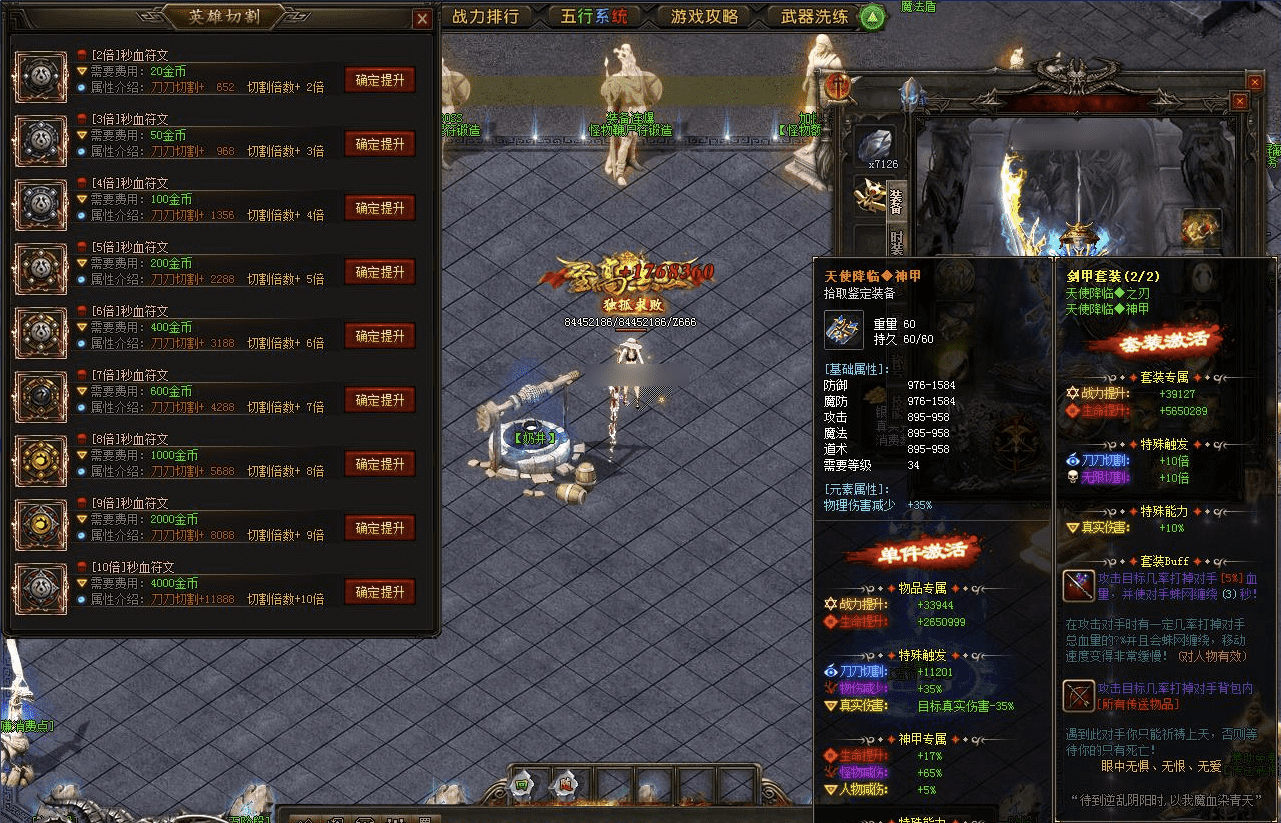Upgrade the [10倍]秒血符文 for 4000金币
This screenshot has width=1281, height=823.
[x=380, y=592]
